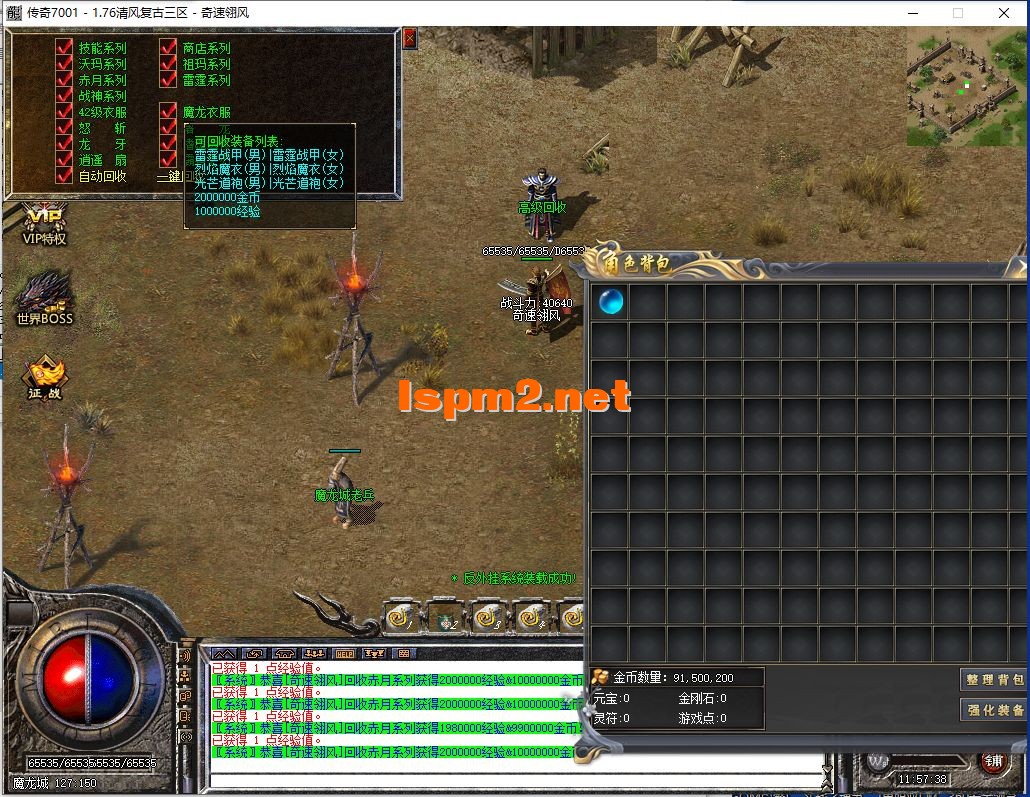The image size is (1030, 797).
Task: Uncheck the 祖玛系列 option
Action: (168, 64)
